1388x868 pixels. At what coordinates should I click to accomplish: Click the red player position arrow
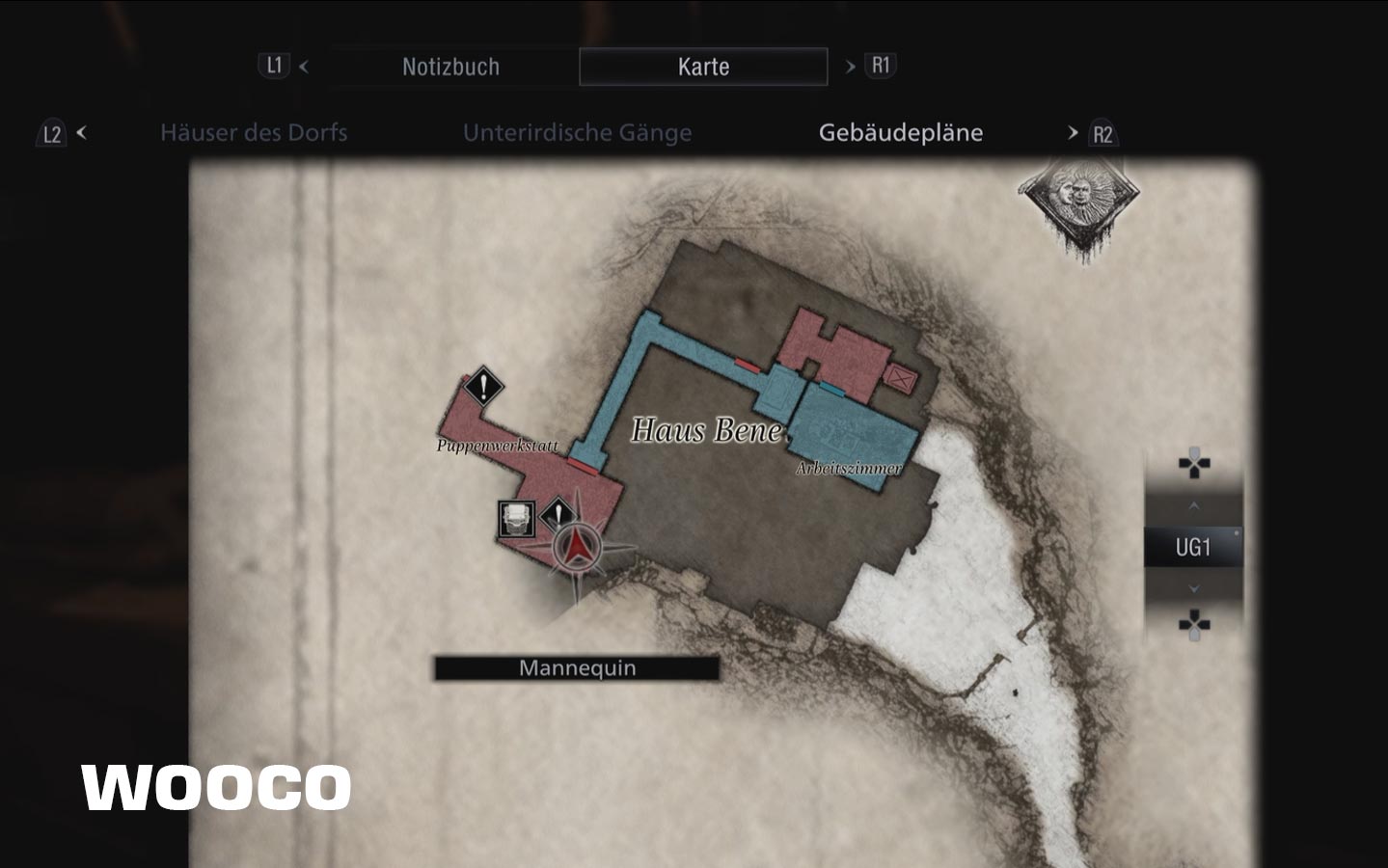(x=578, y=548)
